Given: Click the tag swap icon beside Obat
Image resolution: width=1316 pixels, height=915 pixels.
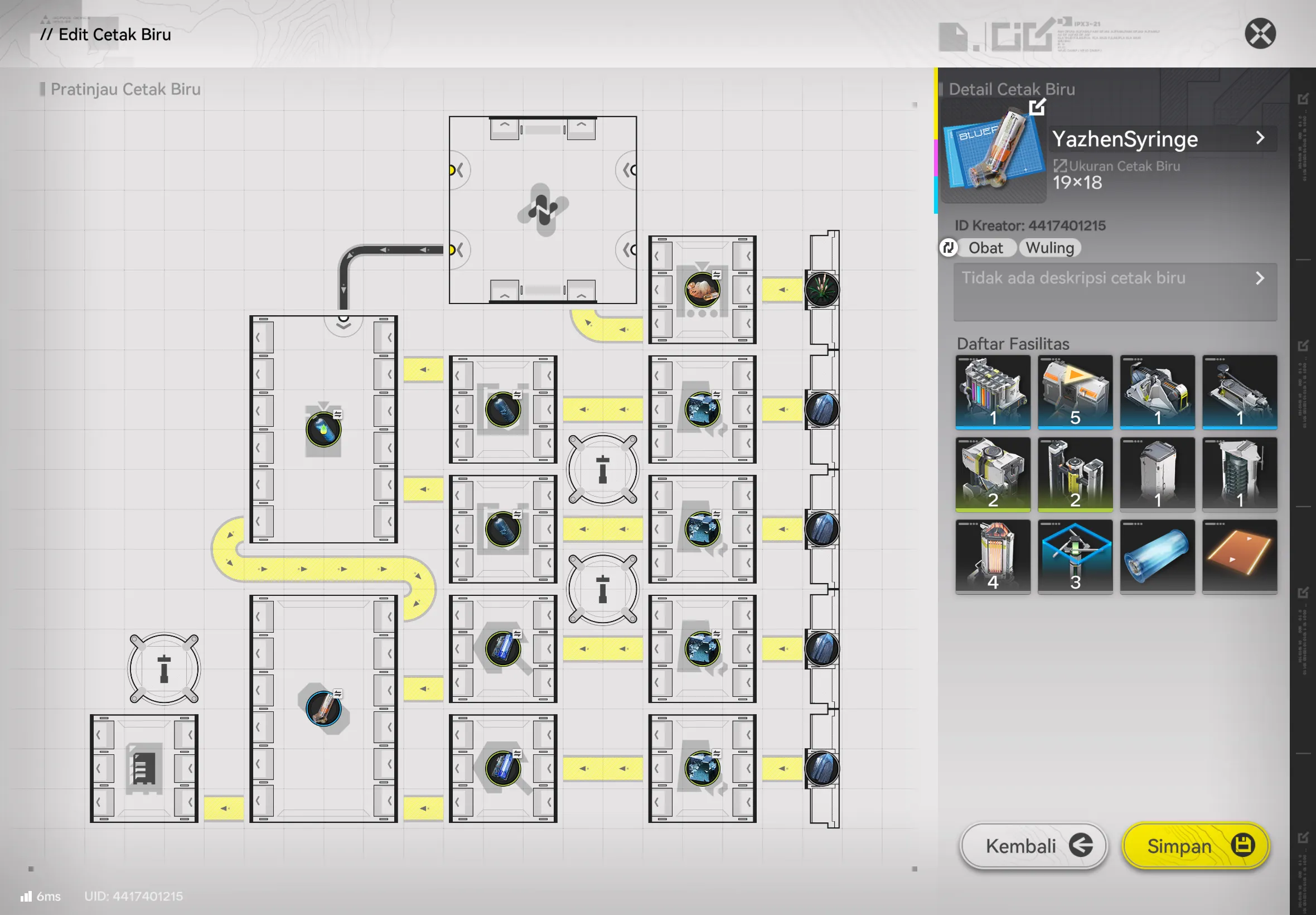Looking at the screenshot, I should click(x=948, y=248).
